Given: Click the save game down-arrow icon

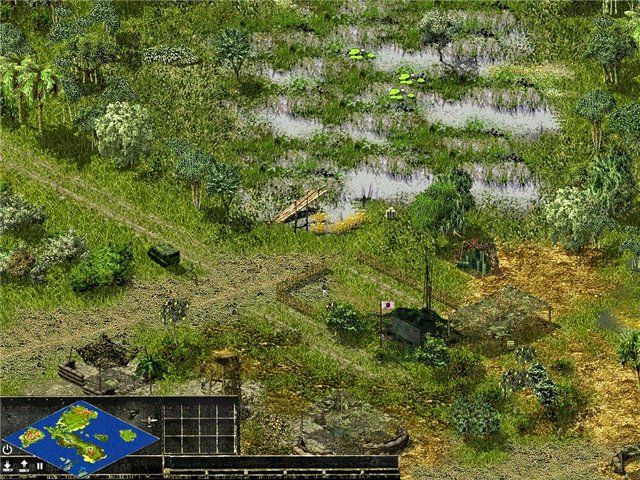Looking at the screenshot, I should (8, 465).
